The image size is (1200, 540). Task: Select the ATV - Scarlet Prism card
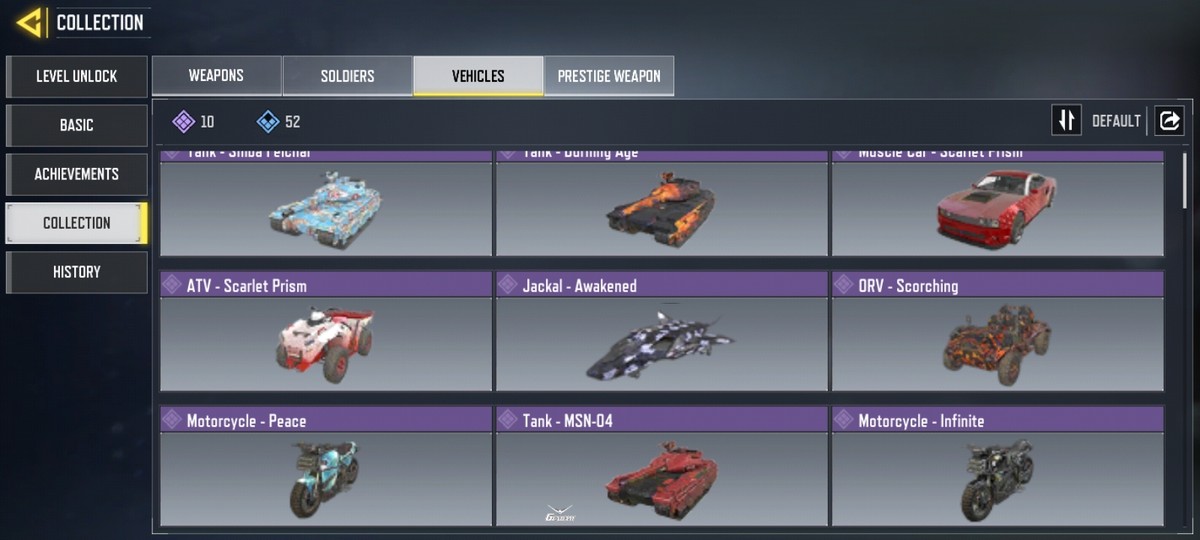click(x=326, y=332)
